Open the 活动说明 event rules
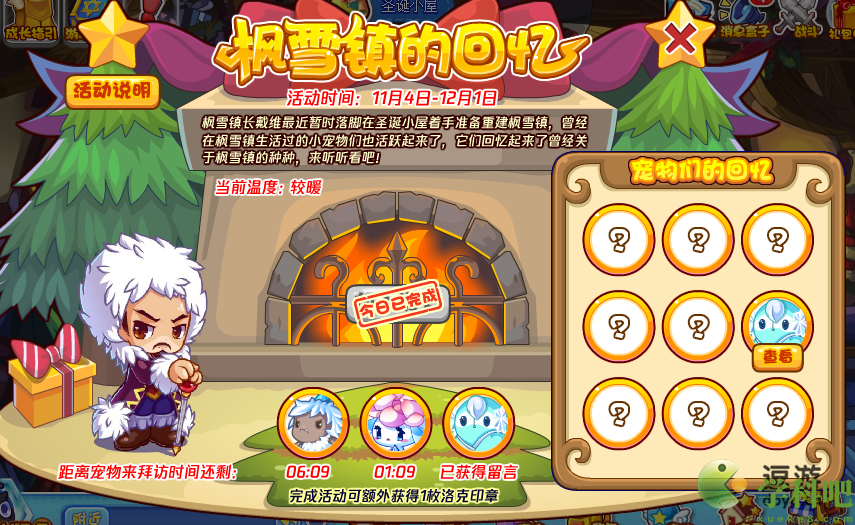 (114, 92)
